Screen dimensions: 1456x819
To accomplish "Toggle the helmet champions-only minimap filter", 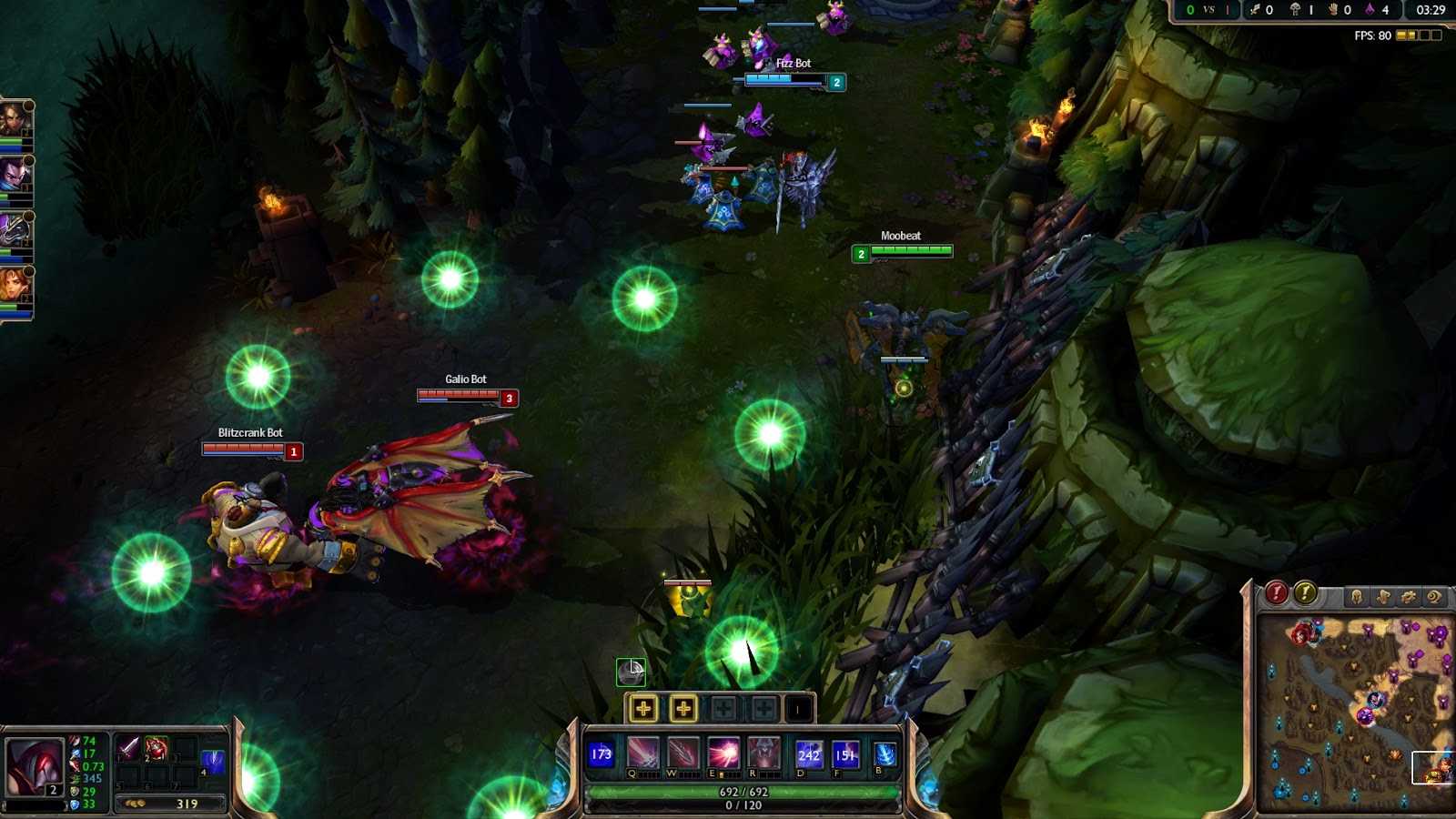I will [1357, 597].
